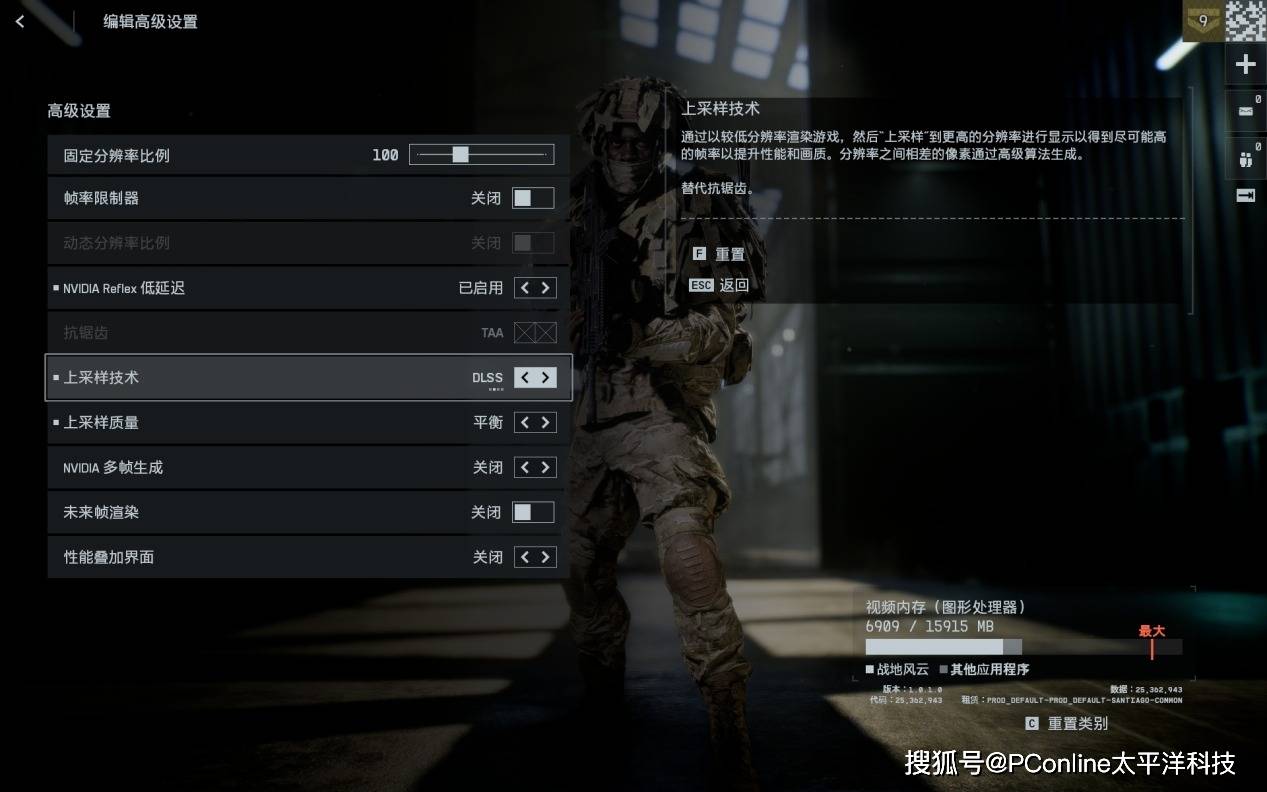
Task: Raise upsampling quality using right arrow
Action: 546,422
